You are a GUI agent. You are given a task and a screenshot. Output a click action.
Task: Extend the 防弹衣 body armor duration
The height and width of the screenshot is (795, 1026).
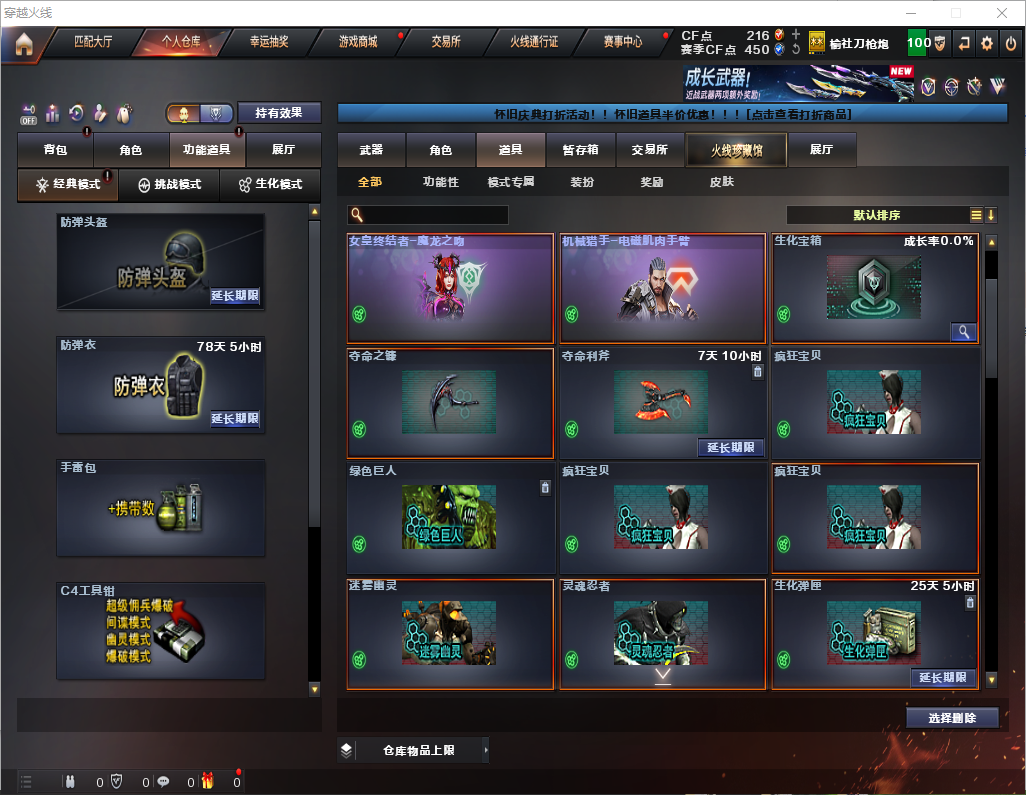(x=235, y=419)
